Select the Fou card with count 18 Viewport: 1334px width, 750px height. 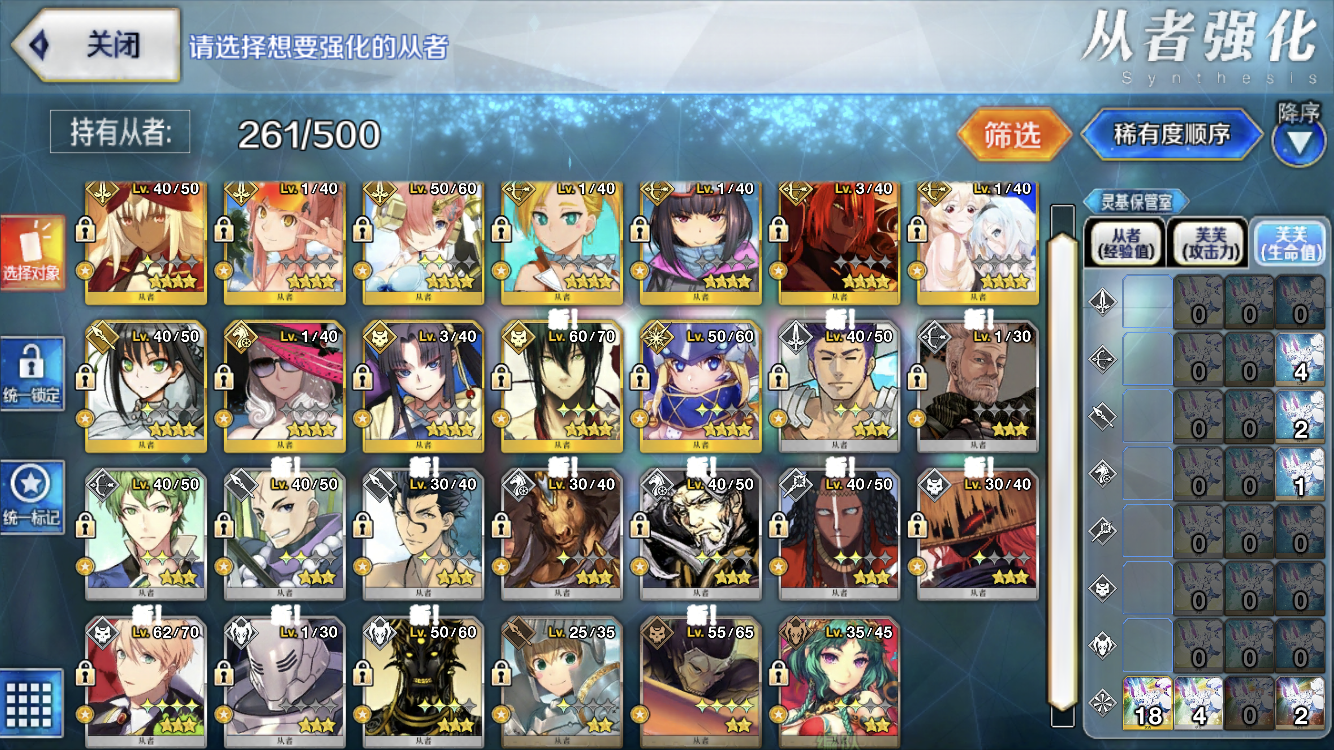[x=1147, y=702]
